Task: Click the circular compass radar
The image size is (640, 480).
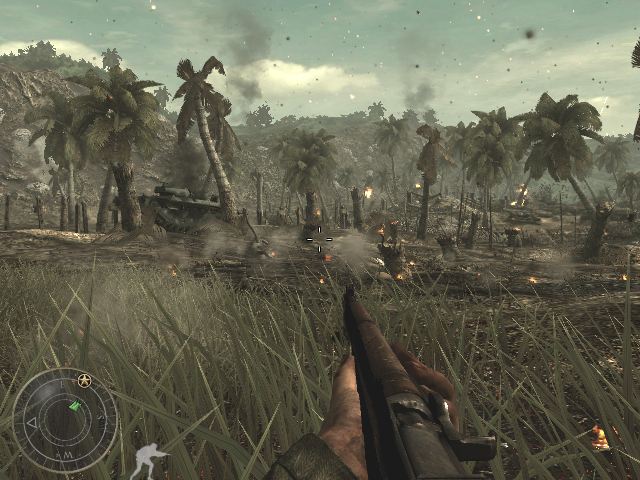Action: (65, 420)
